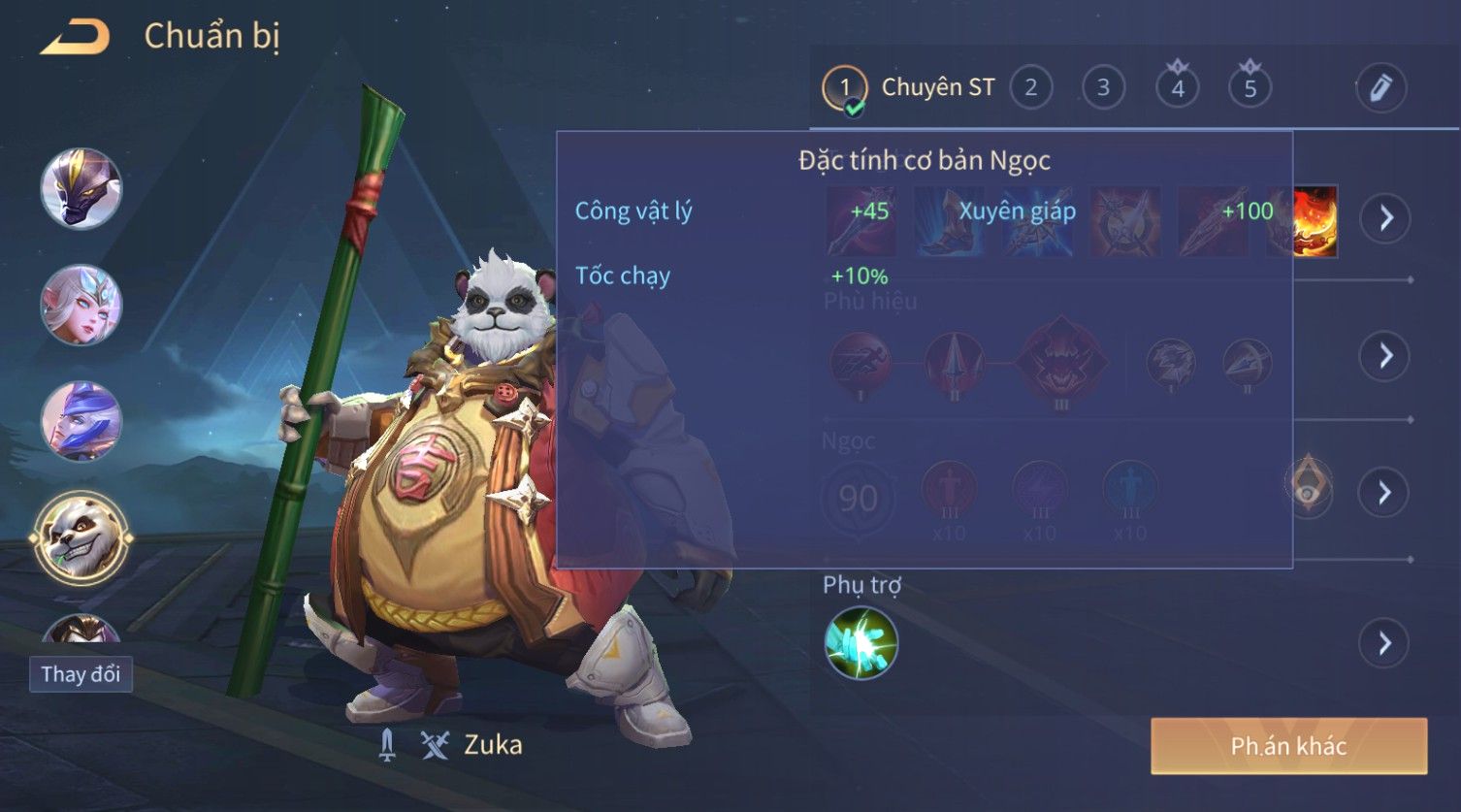Open build preset 5
The width and height of the screenshot is (1461, 812).
tap(1250, 88)
